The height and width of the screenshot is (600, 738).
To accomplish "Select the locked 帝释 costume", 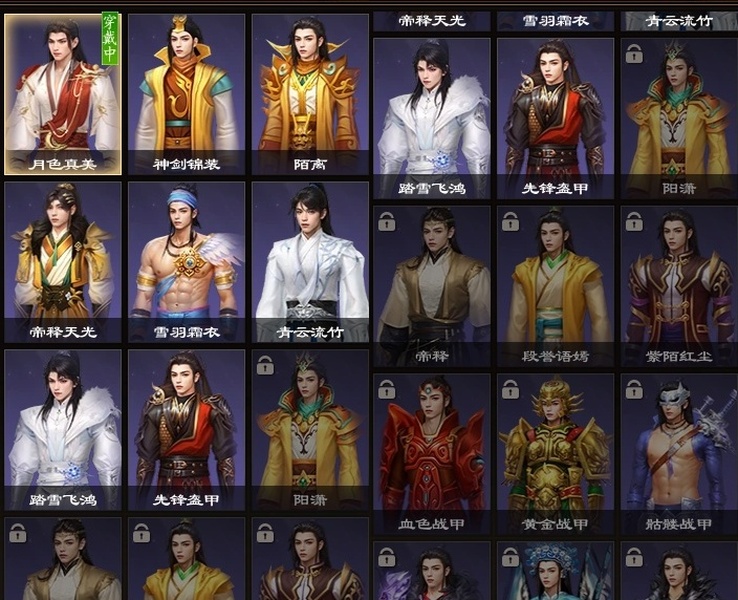I will click(x=431, y=284).
